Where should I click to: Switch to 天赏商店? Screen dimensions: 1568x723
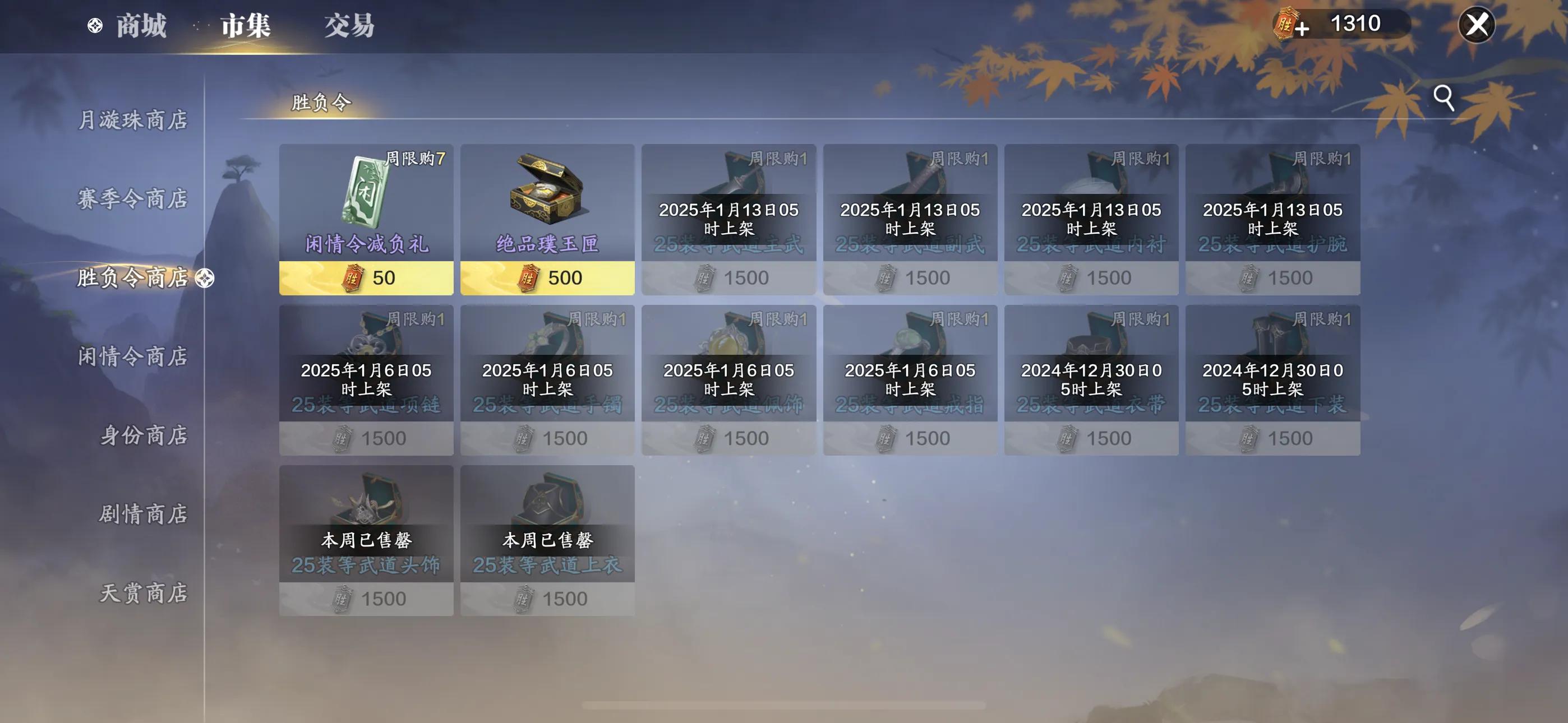[x=144, y=593]
